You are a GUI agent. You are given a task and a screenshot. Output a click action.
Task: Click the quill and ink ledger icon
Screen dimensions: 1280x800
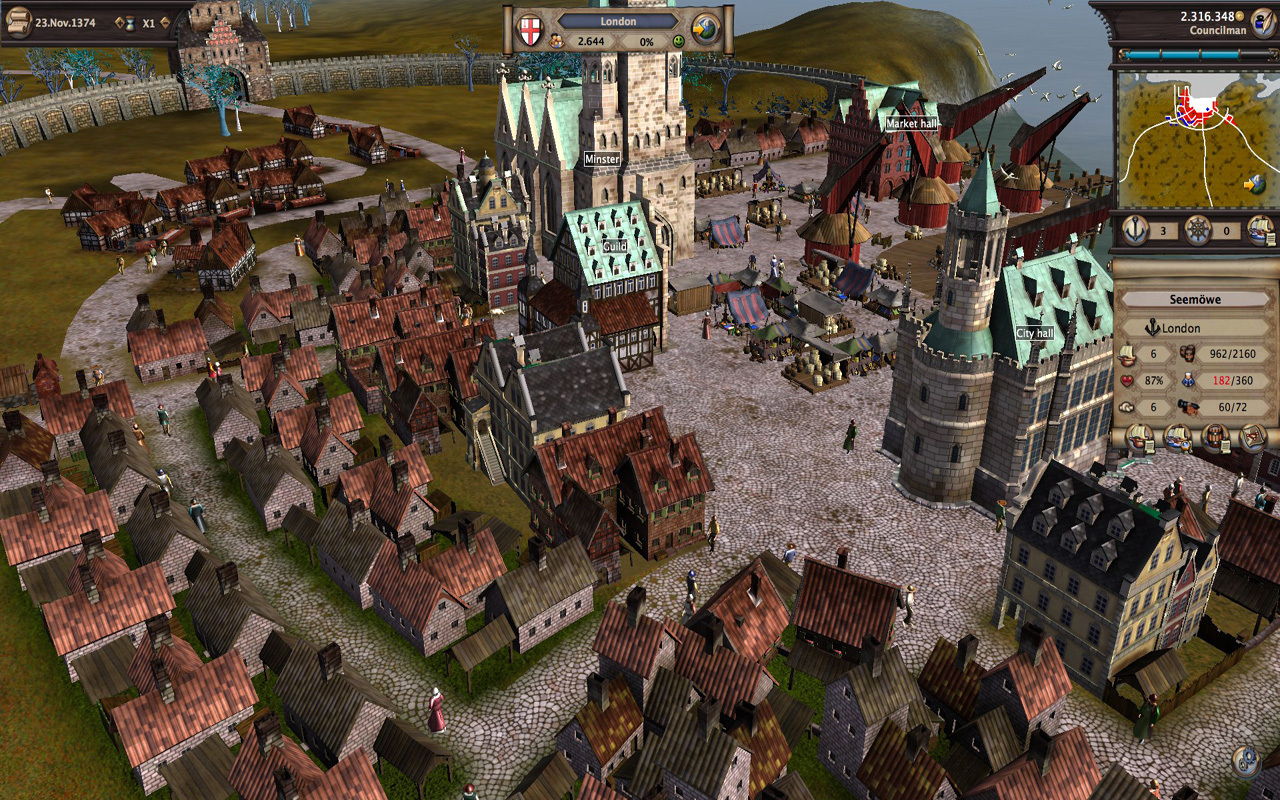[x=1262, y=23]
